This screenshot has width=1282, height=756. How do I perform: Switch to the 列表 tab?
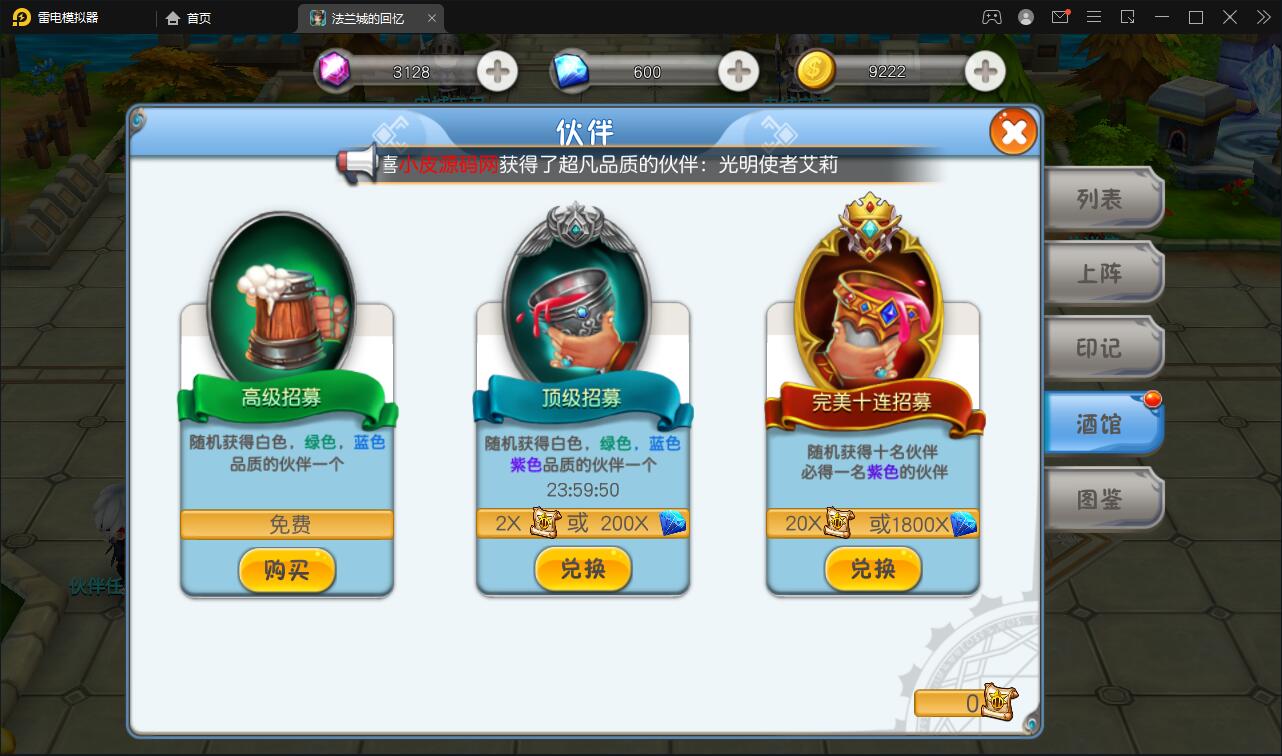click(x=1103, y=199)
